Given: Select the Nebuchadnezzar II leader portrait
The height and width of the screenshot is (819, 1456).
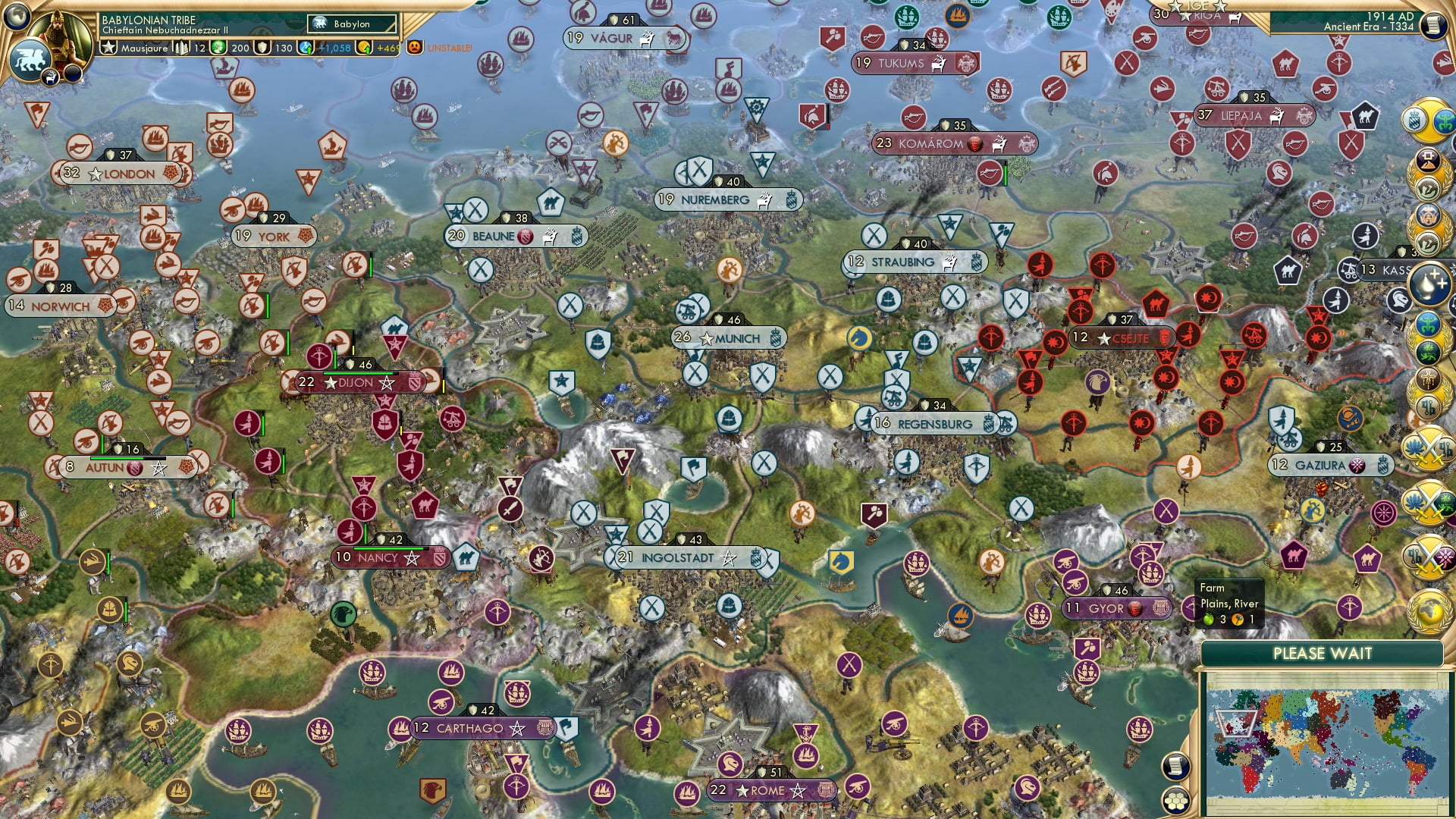Looking at the screenshot, I should click(58, 38).
